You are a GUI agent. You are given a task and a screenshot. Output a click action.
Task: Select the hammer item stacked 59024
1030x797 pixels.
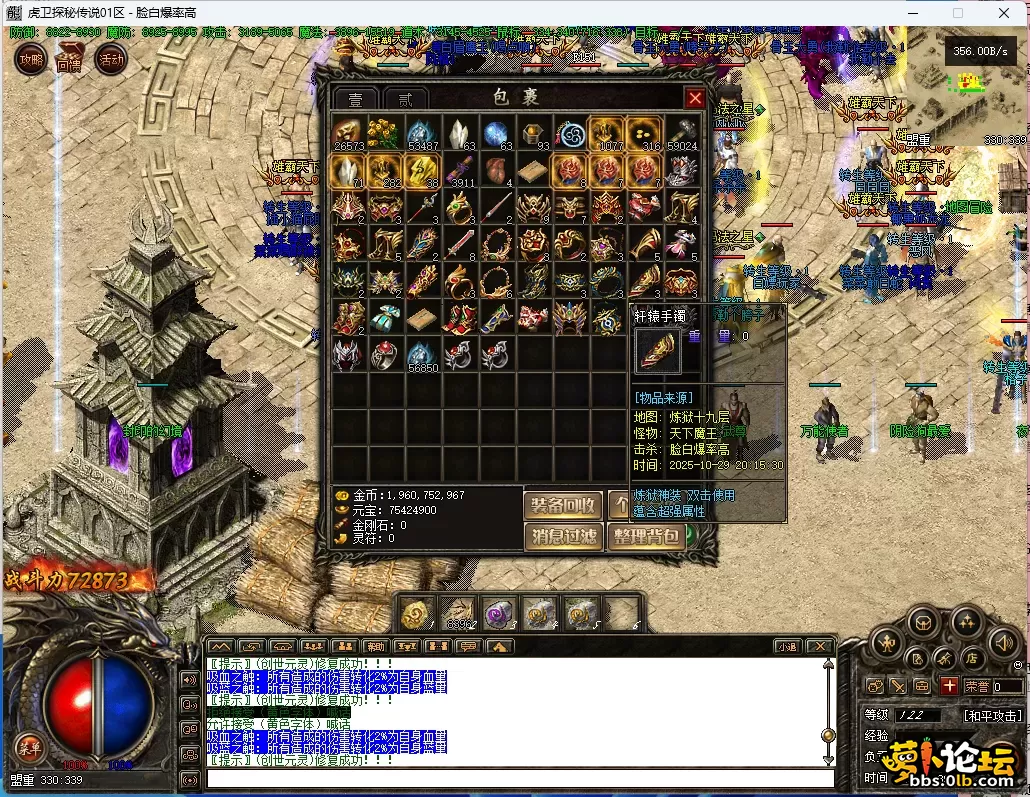(683, 134)
